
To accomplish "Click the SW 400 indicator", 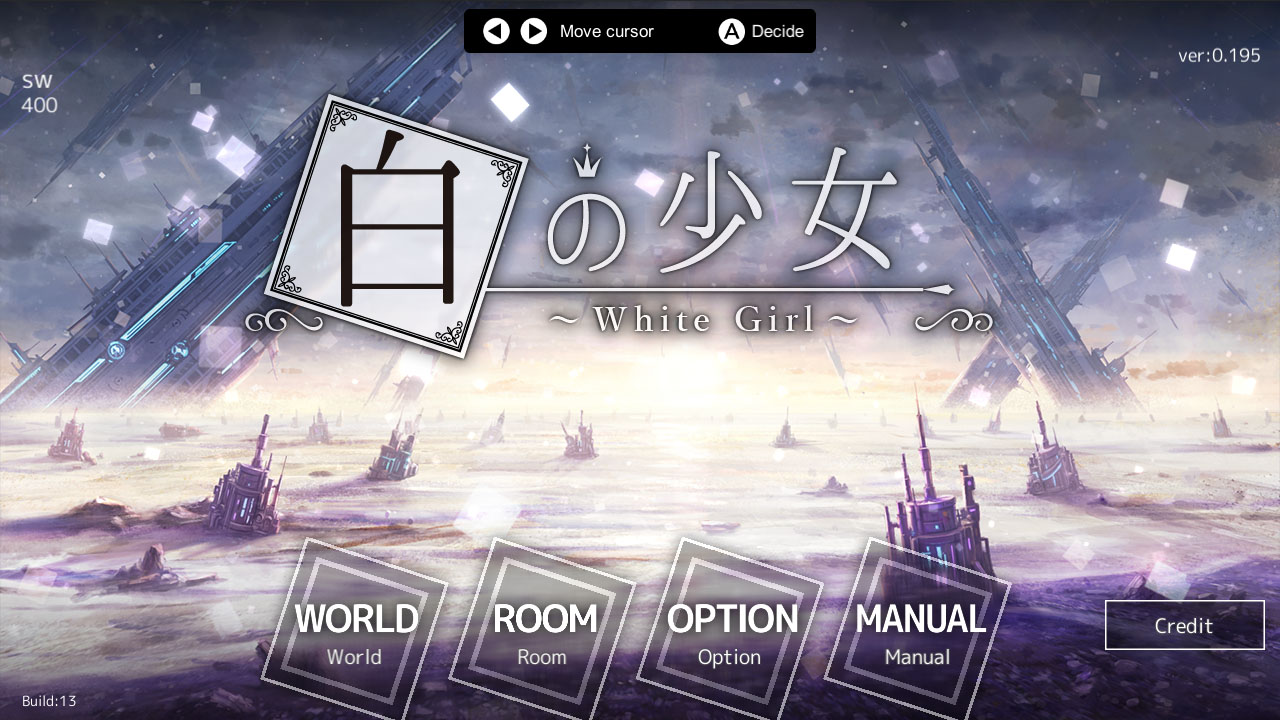I will (39, 93).
